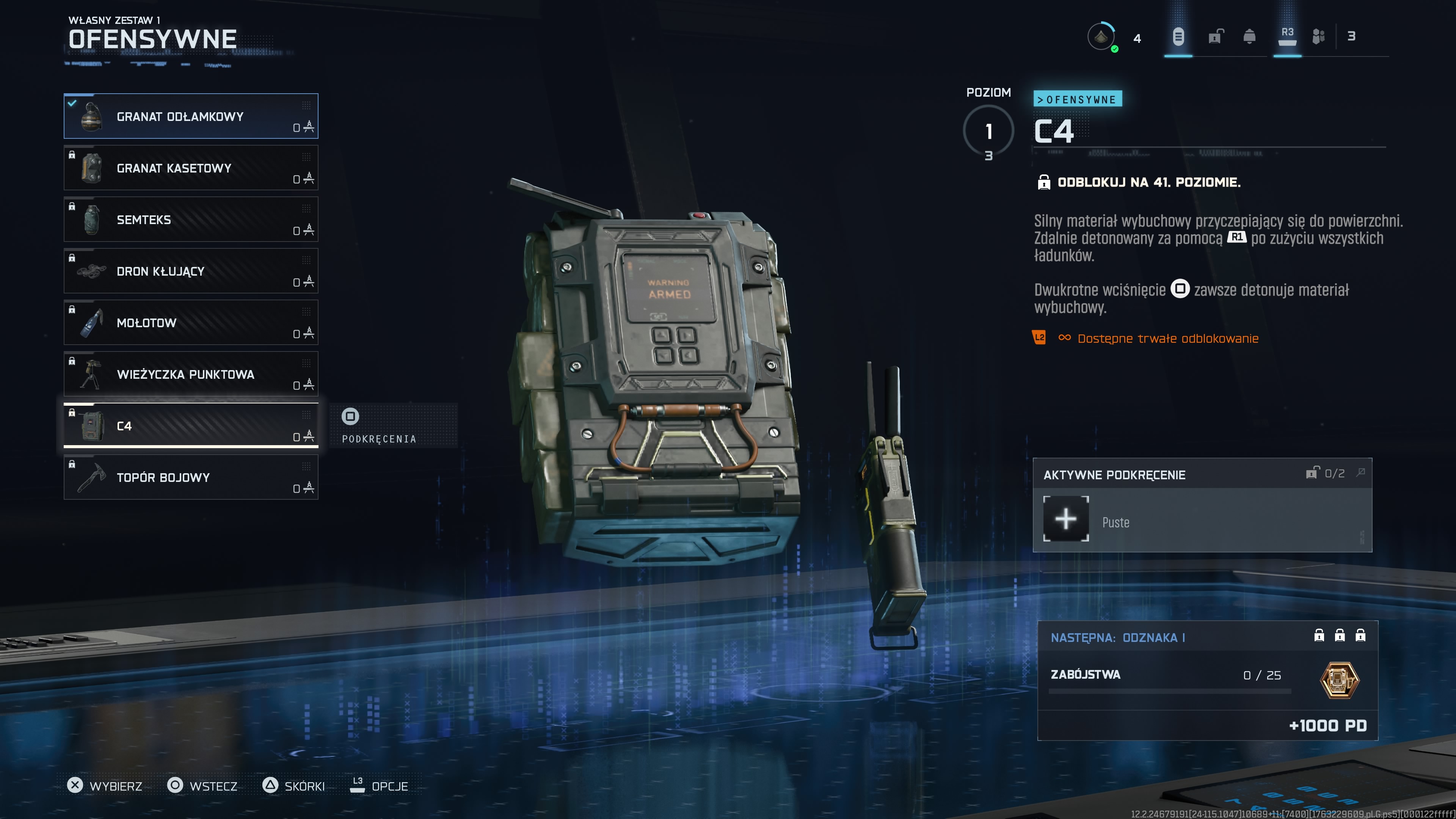This screenshot has height=819, width=1456.
Task: Use the permanent unlock link
Action: pyautogui.click(x=1167, y=339)
